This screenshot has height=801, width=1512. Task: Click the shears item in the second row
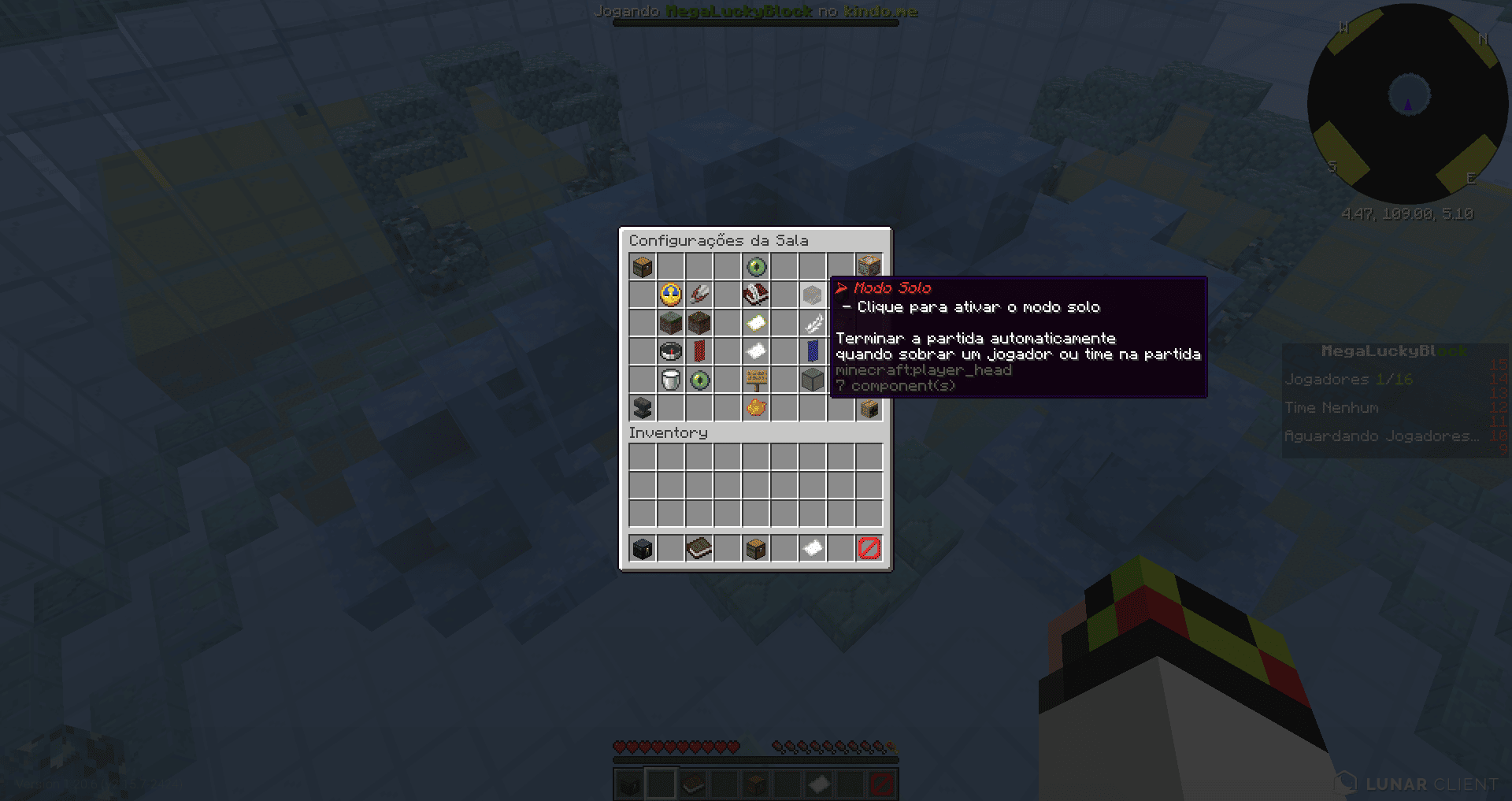coord(699,295)
